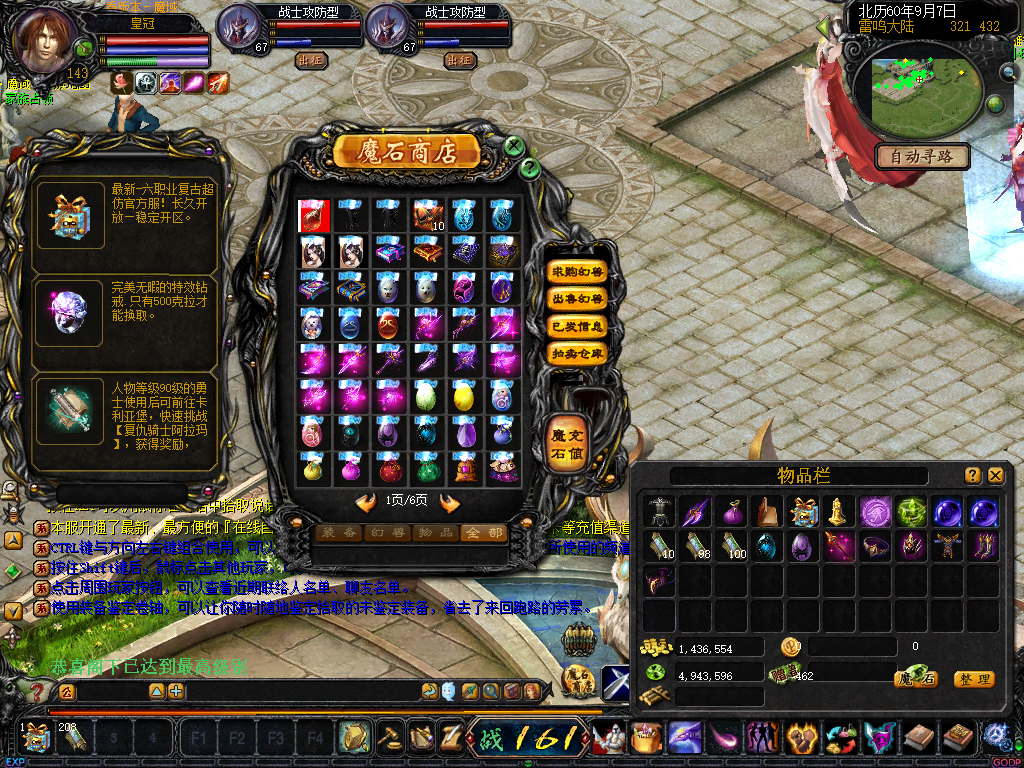
Task: Sort the inventory with 整理 button
Action: point(973,679)
